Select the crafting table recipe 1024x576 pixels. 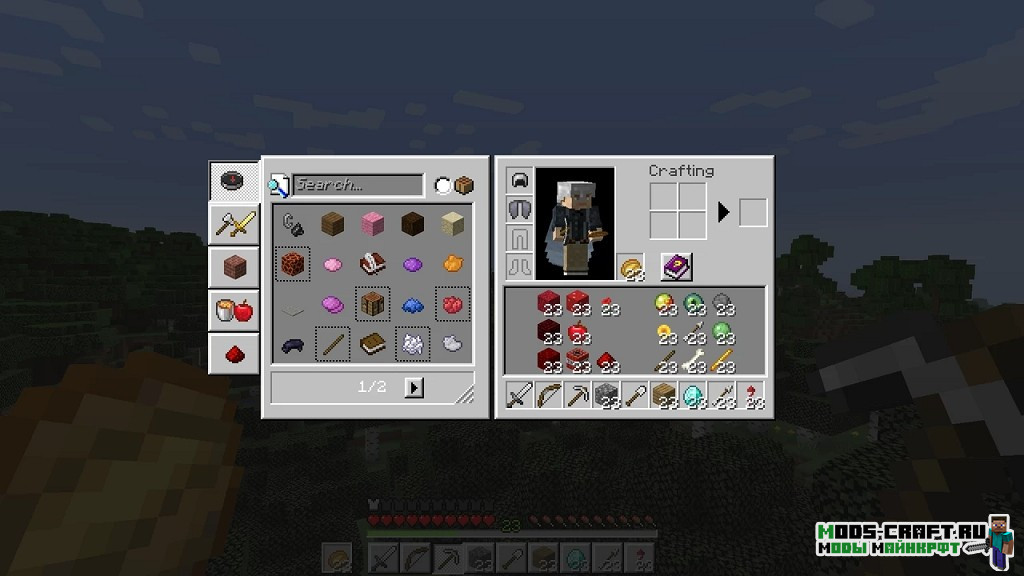click(x=373, y=304)
